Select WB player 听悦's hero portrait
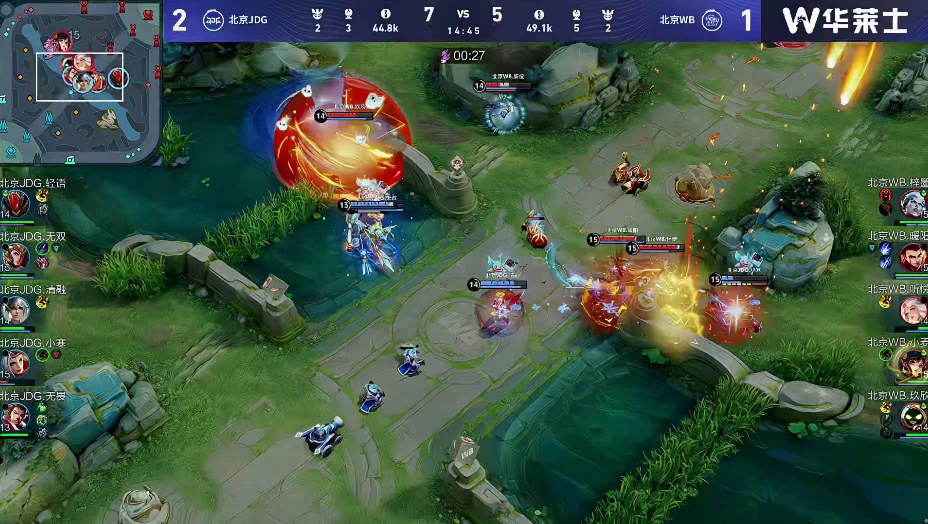This screenshot has width=928, height=524. point(912,310)
